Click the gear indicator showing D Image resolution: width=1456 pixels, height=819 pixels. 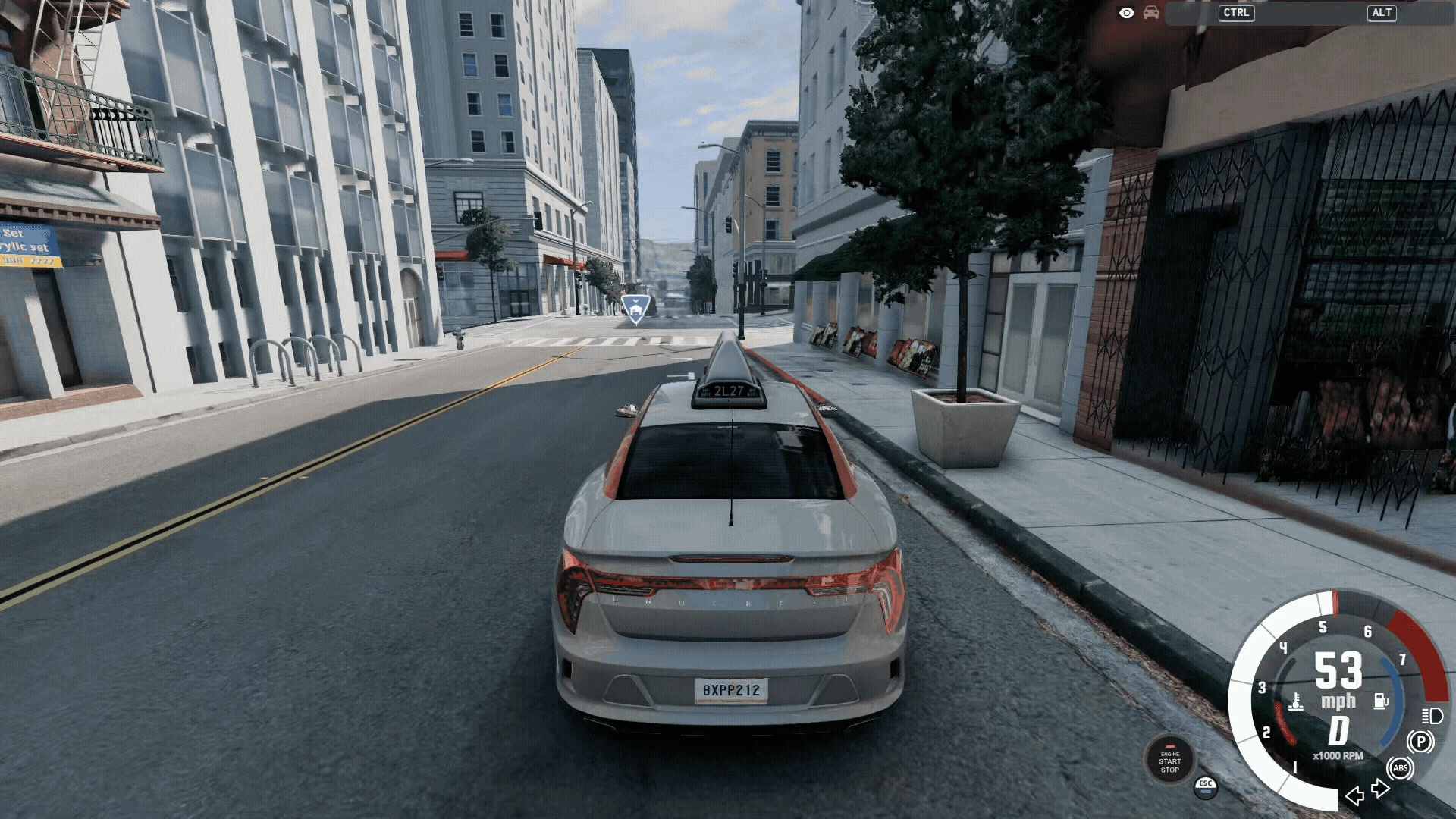1338,731
